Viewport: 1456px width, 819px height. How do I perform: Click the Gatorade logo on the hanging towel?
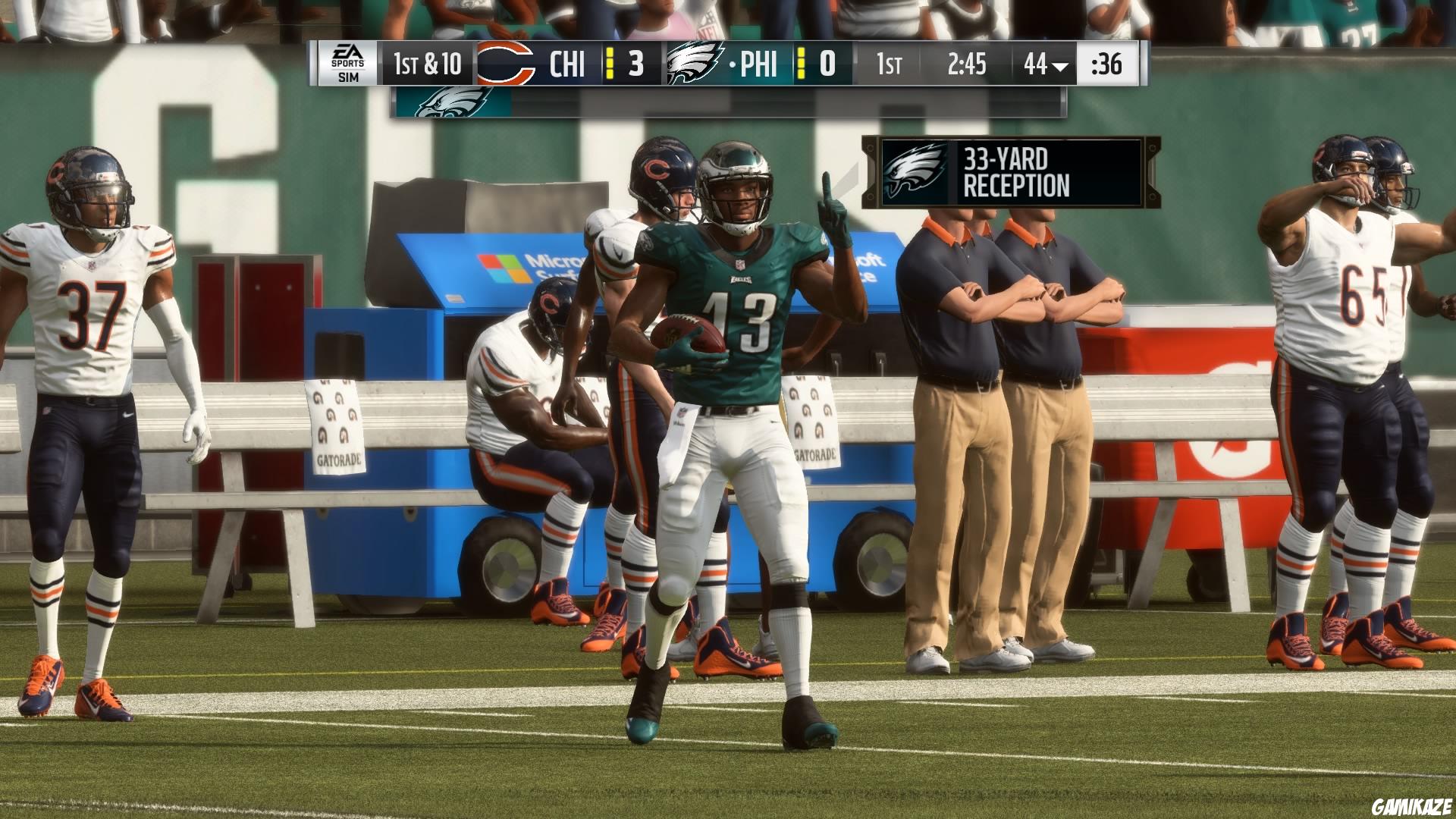(338, 455)
